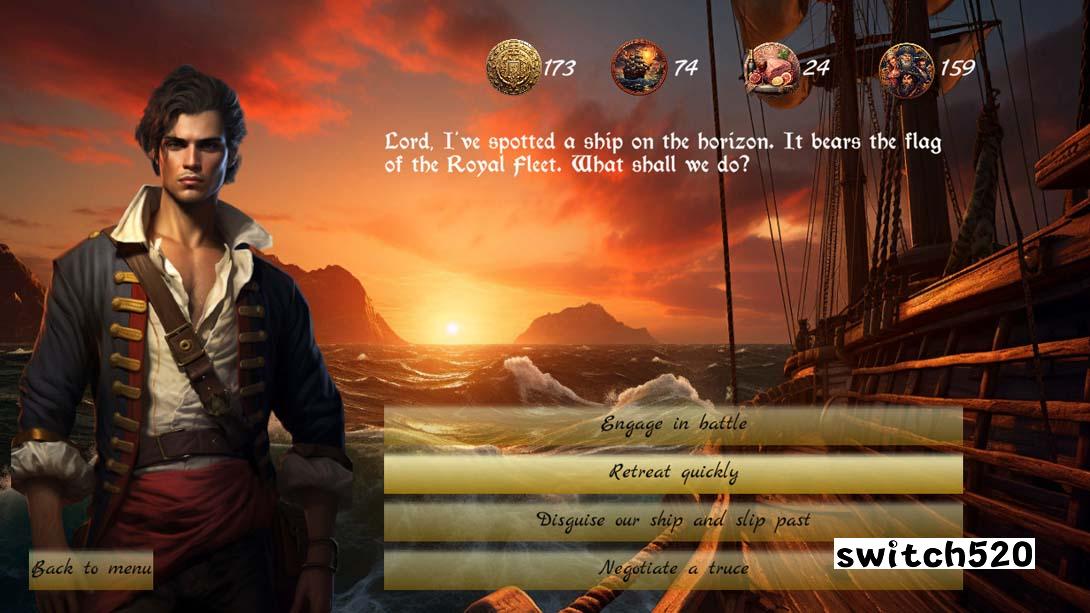
Task: Click the food supplies resource icon
Action: tap(773, 67)
